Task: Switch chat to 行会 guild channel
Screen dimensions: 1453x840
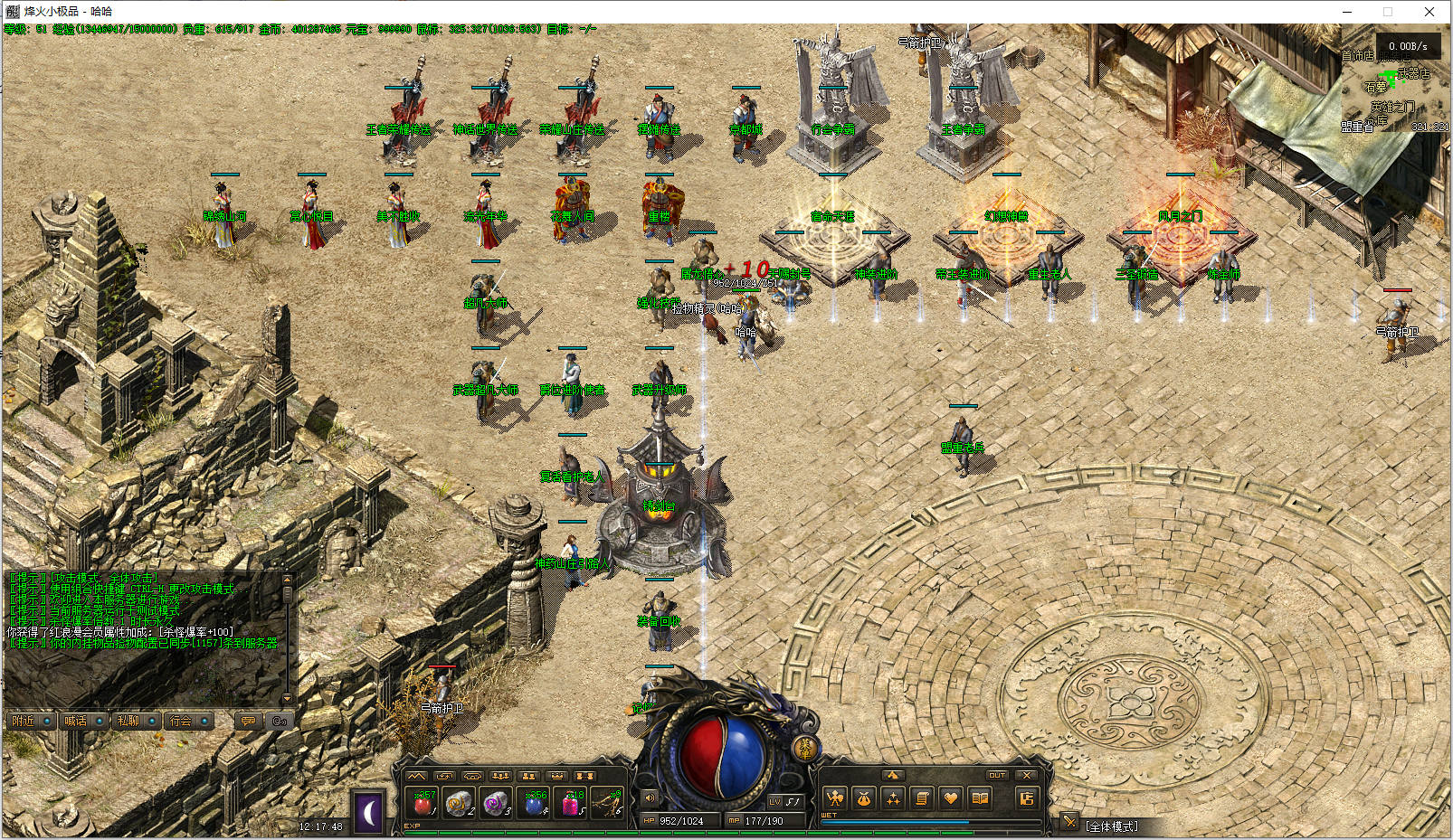Action: [181, 721]
